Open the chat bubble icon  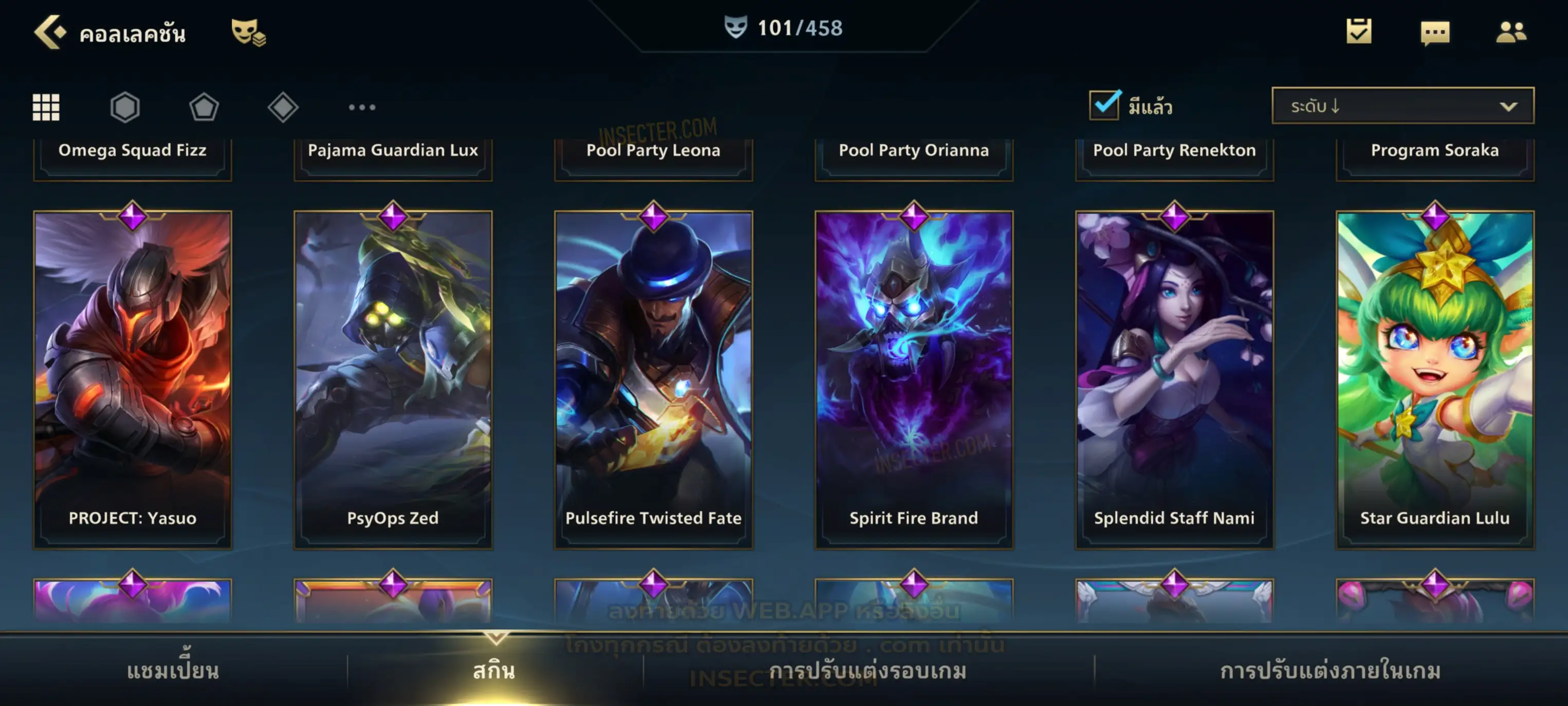tap(1435, 33)
